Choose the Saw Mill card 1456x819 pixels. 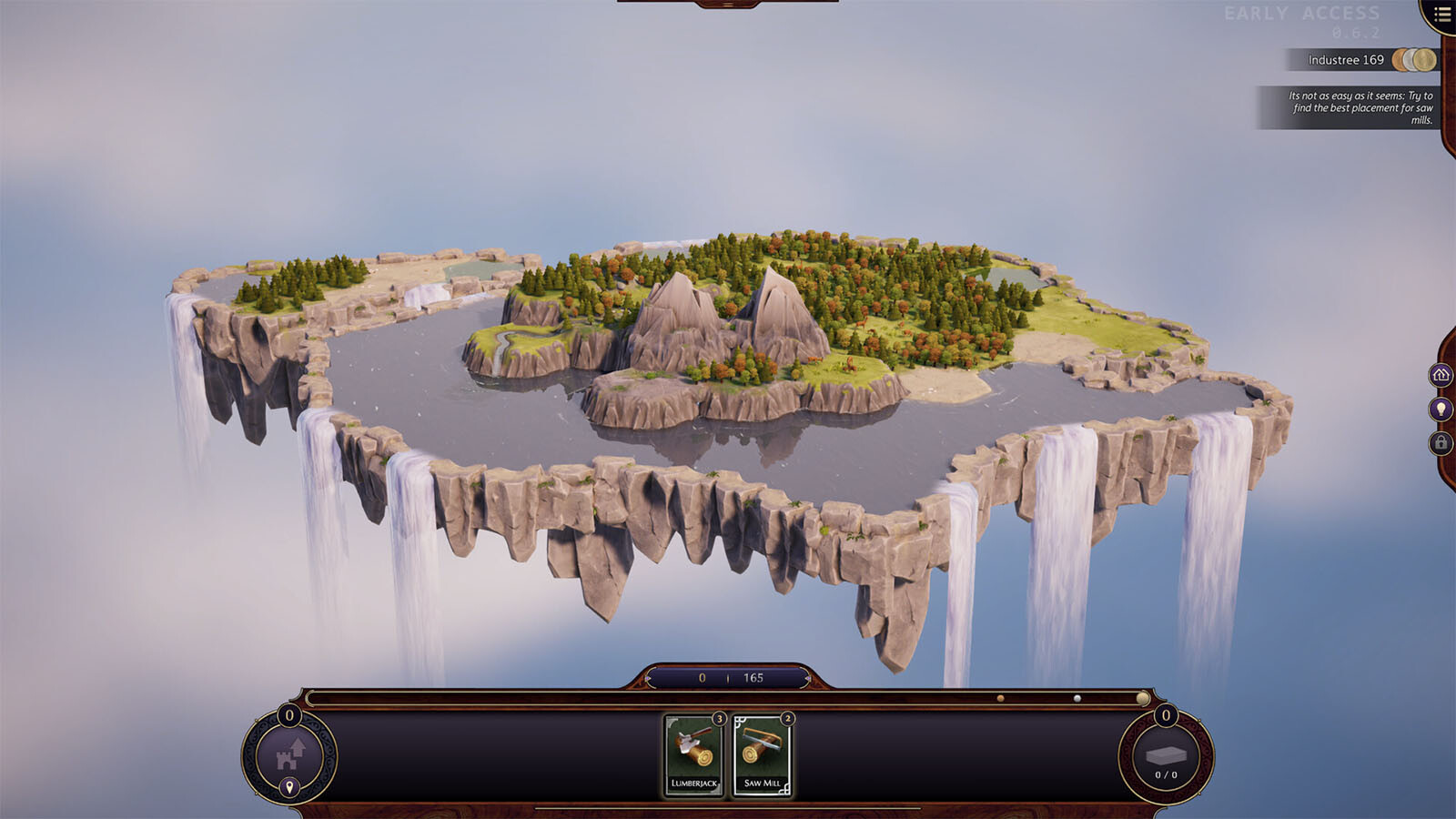(x=762, y=755)
